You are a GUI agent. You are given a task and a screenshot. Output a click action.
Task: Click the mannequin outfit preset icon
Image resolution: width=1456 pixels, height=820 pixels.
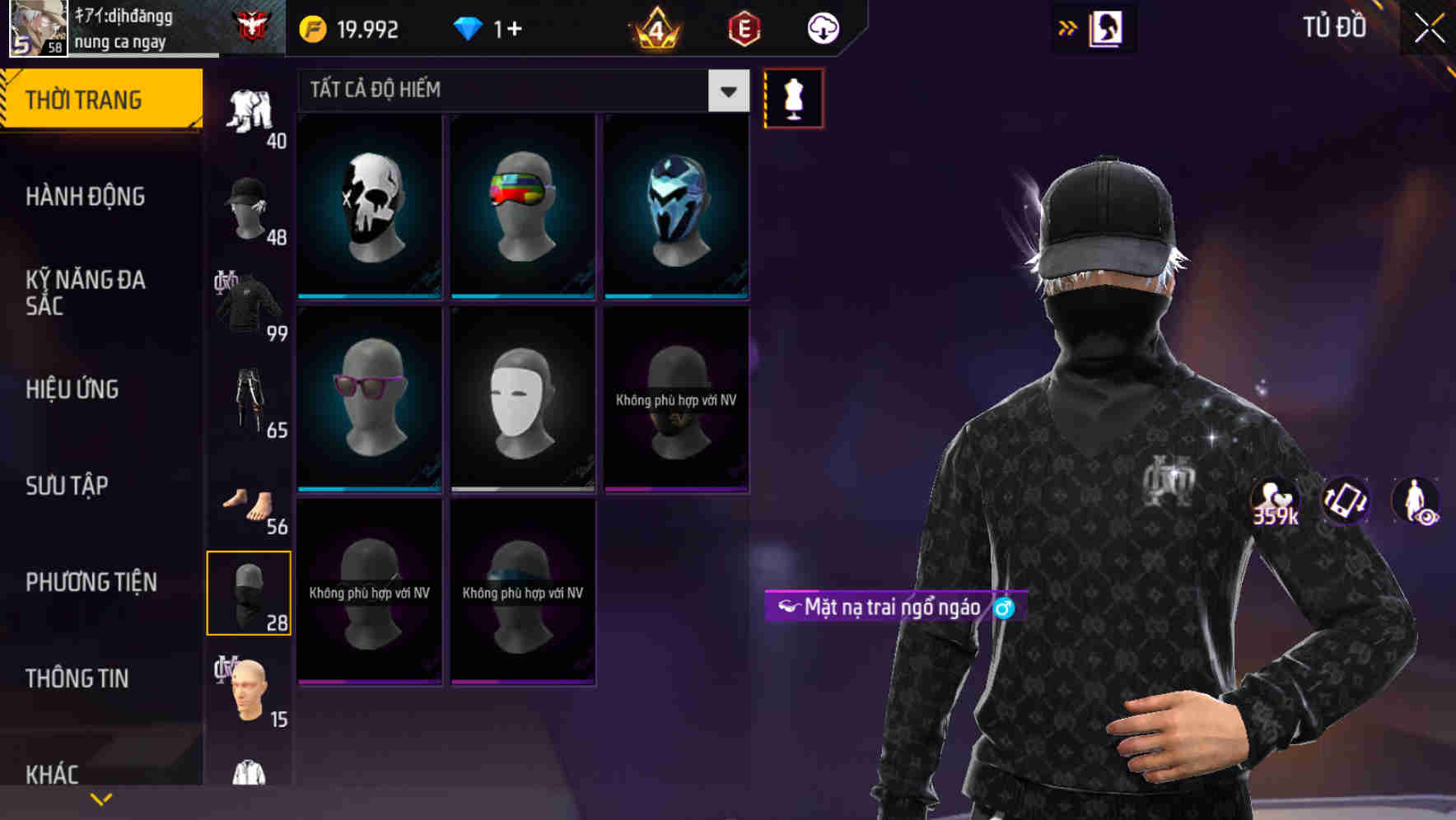792,97
